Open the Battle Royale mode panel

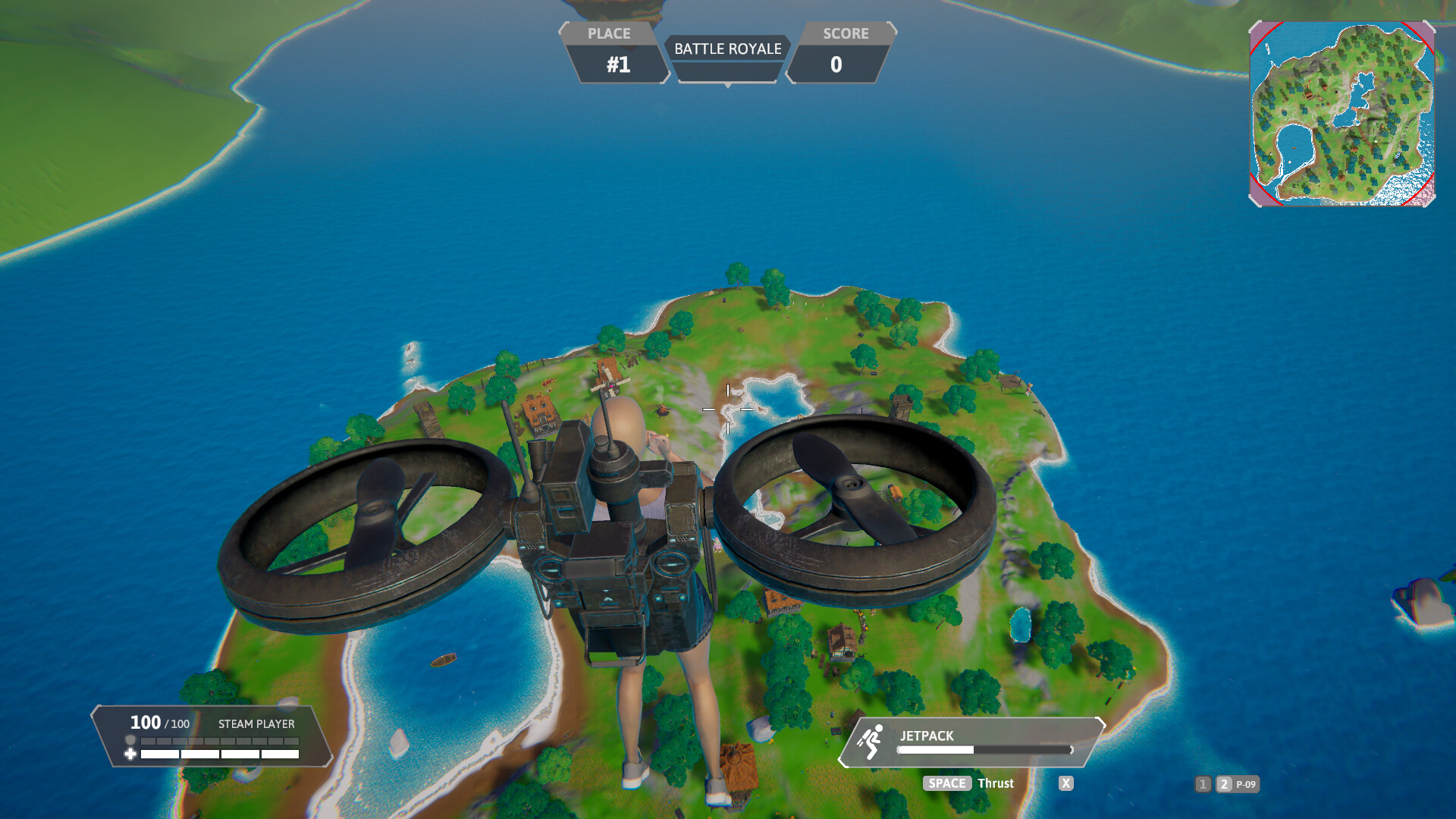point(727,49)
